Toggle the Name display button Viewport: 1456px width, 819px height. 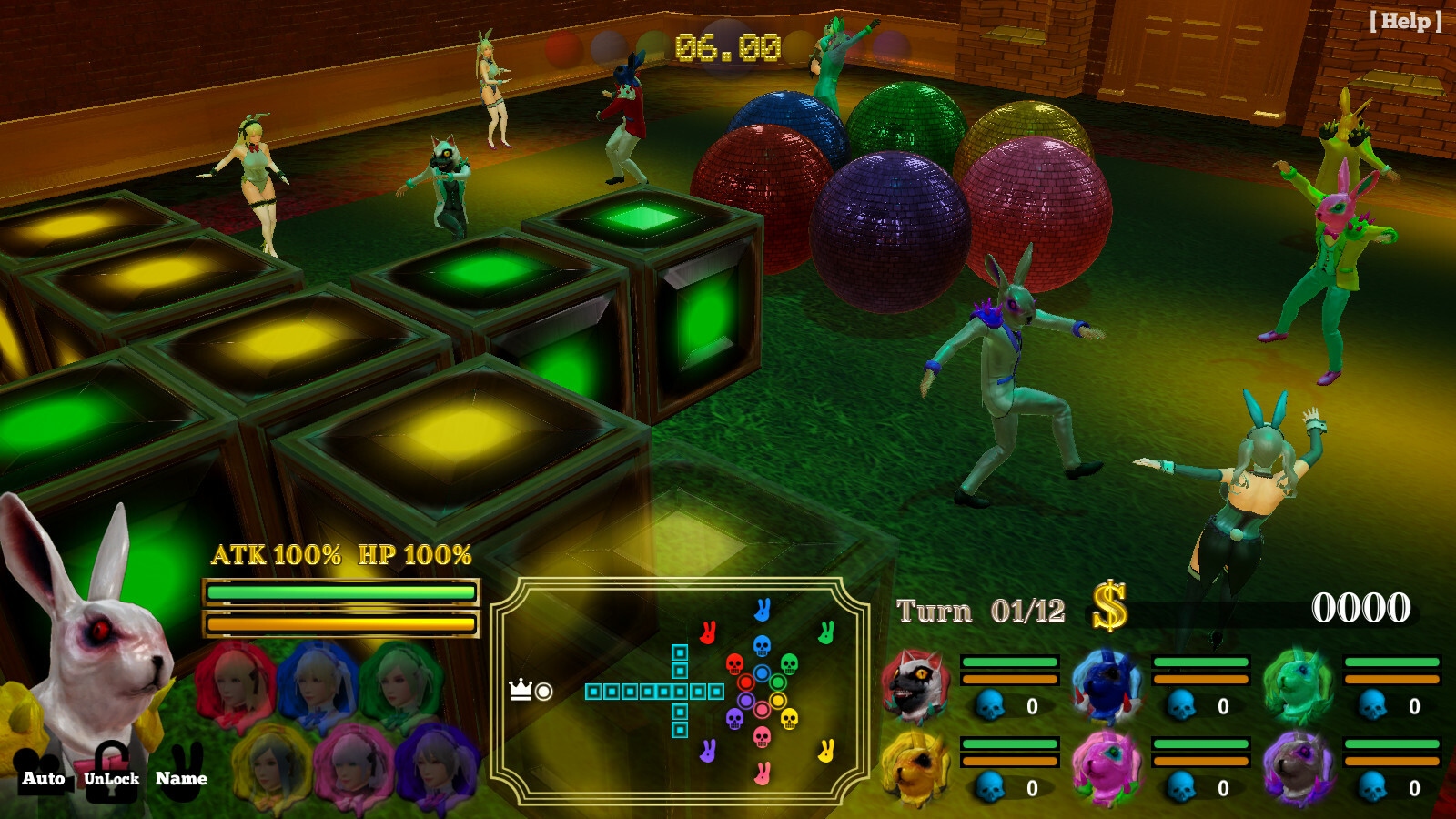click(x=181, y=772)
